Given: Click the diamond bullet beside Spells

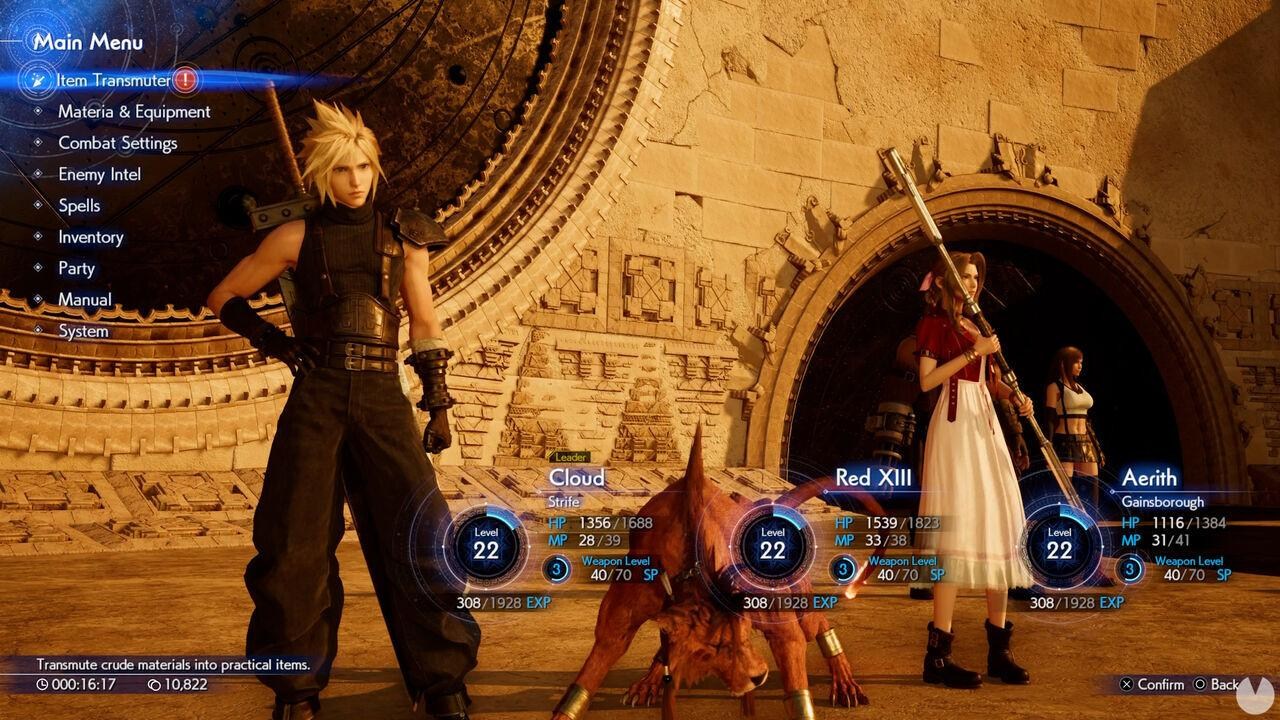Looking at the screenshot, I should pyautogui.click(x=36, y=205).
